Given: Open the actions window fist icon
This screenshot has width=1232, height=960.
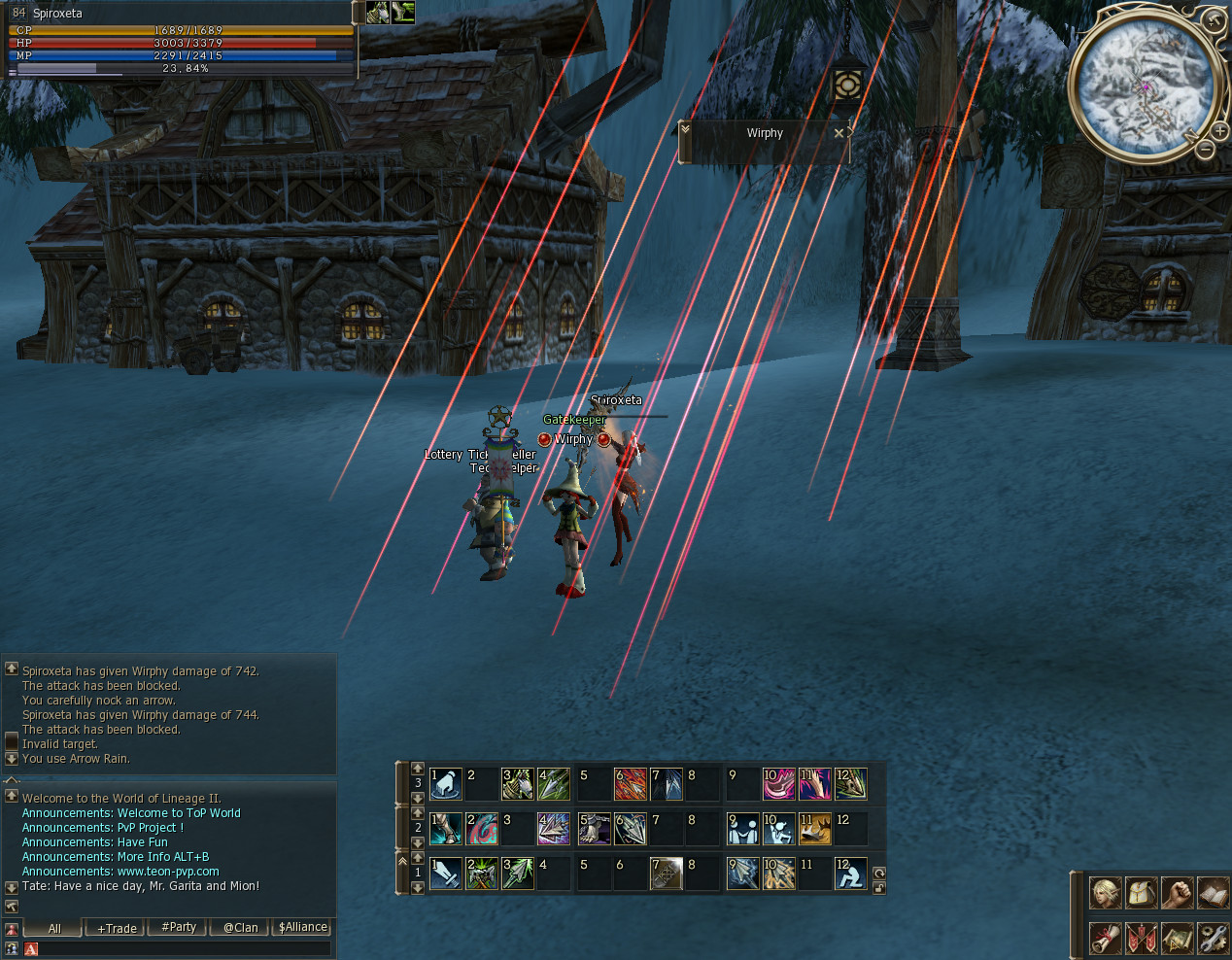Looking at the screenshot, I should coord(1177,893).
